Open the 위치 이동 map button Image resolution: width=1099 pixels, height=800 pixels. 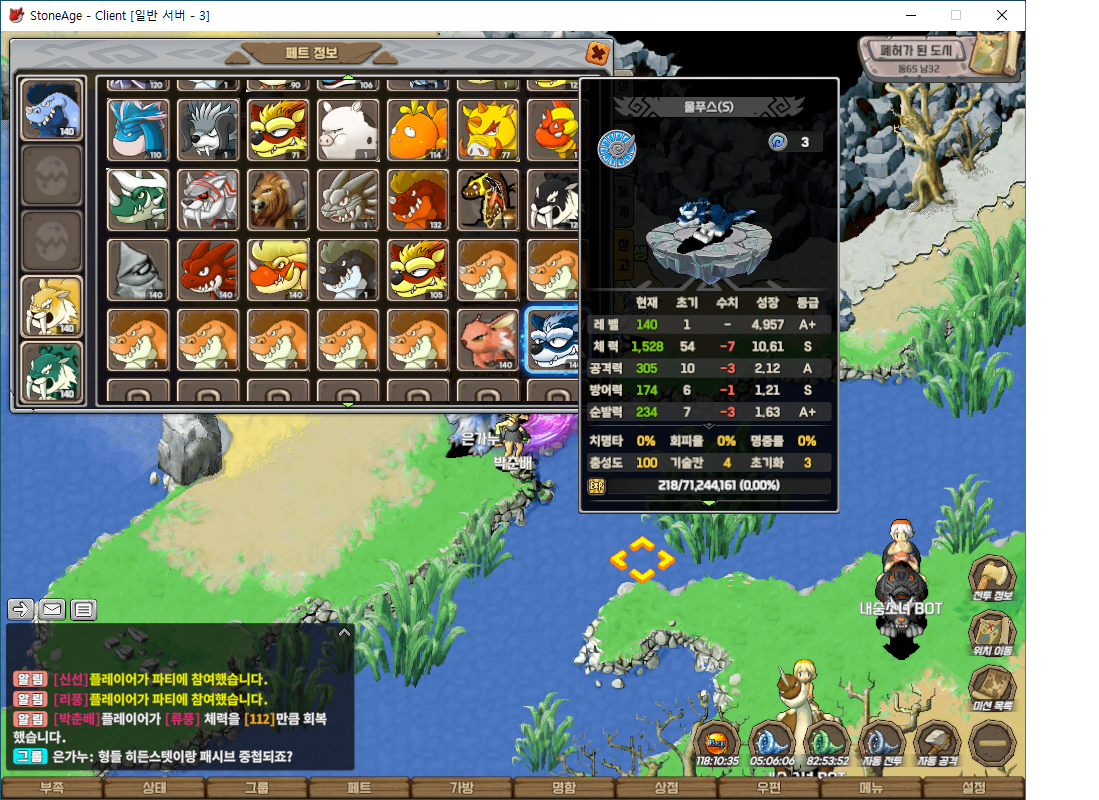tap(992, 635)
